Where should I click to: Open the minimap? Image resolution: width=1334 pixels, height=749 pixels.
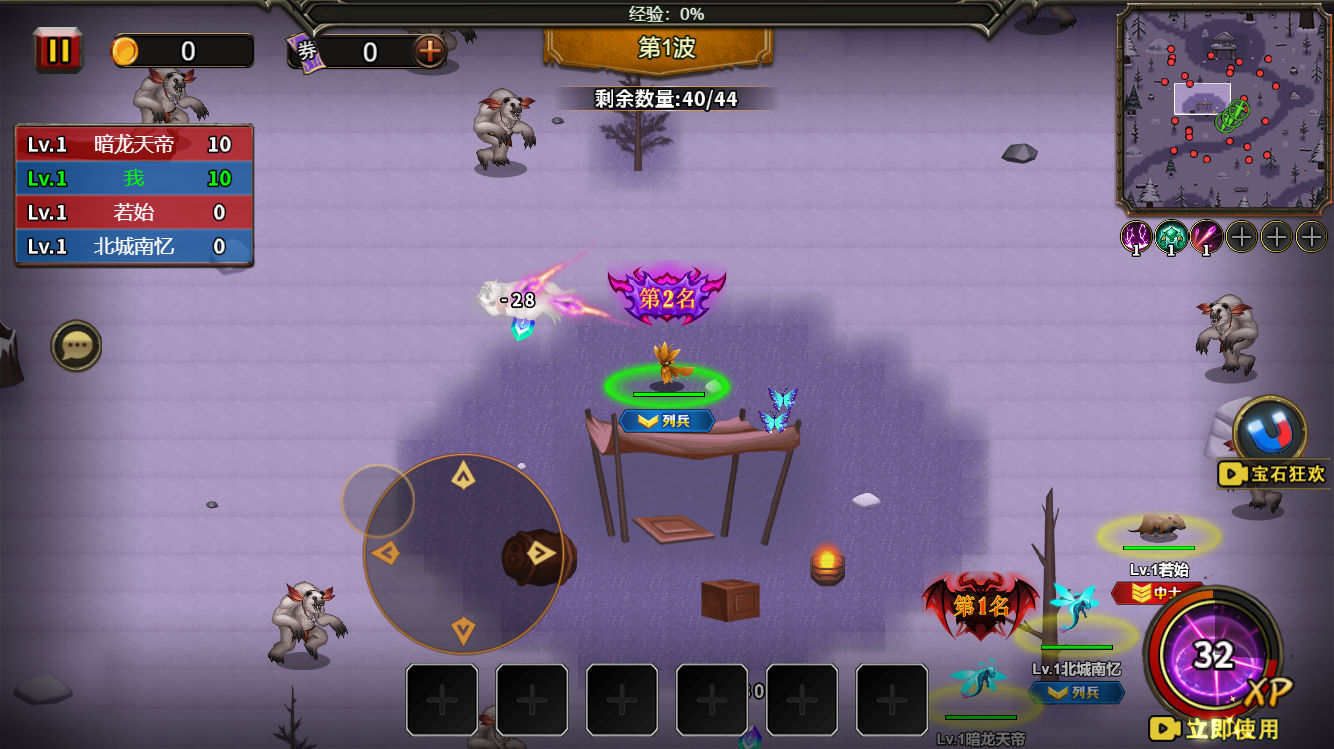1224,108
